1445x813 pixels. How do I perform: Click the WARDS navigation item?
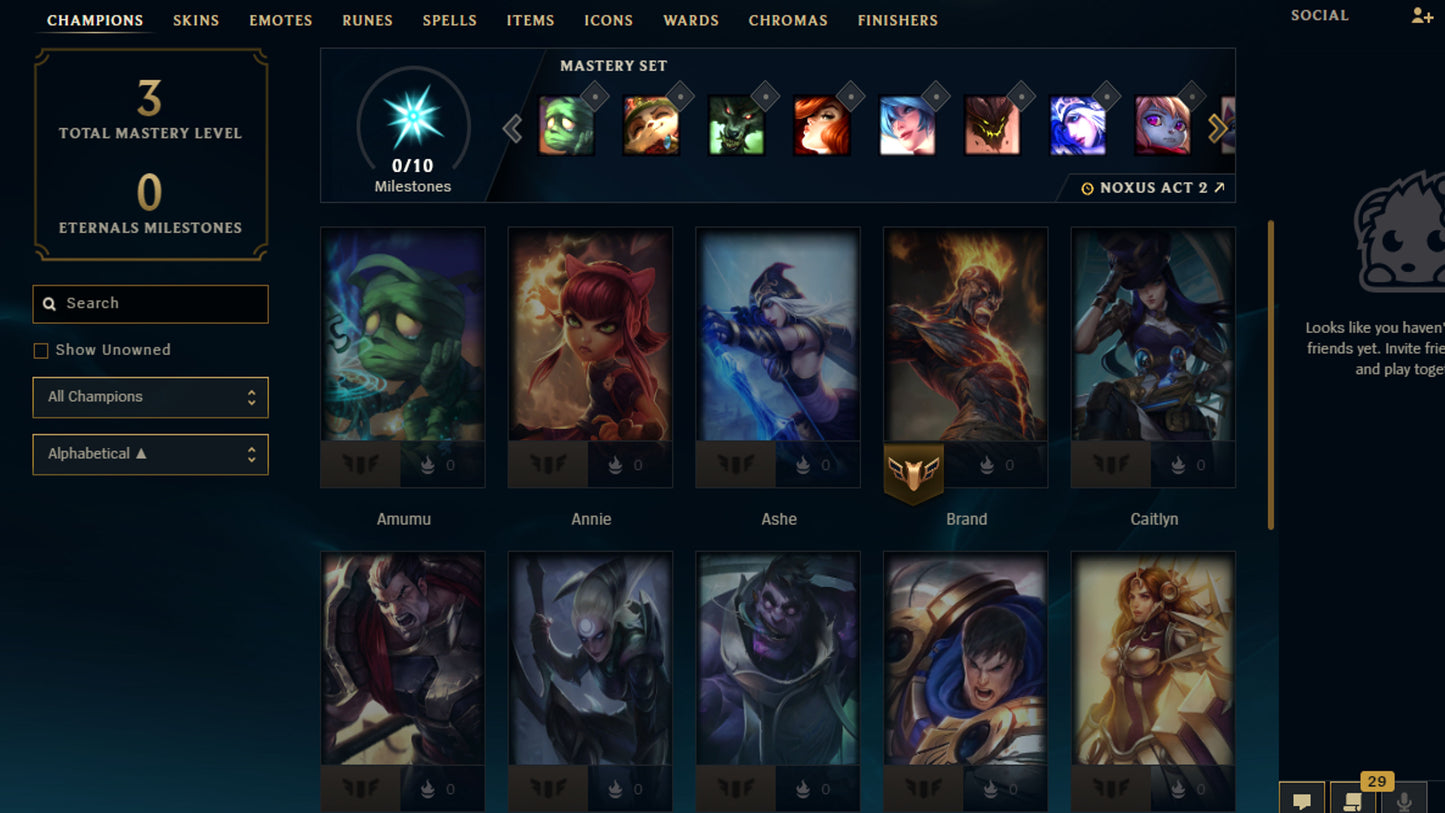(x=691, y=20)
